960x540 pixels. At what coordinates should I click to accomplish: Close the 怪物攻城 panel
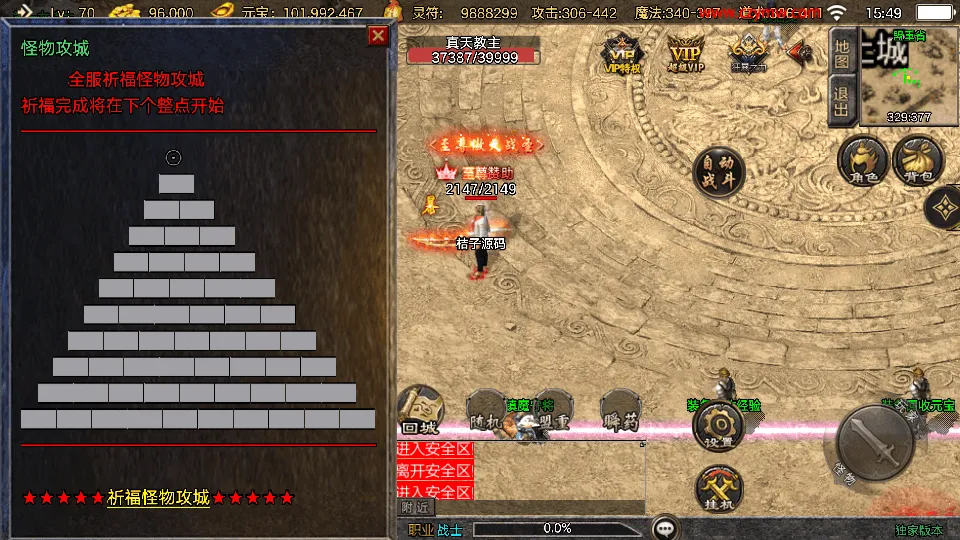[x=377, y=36]
